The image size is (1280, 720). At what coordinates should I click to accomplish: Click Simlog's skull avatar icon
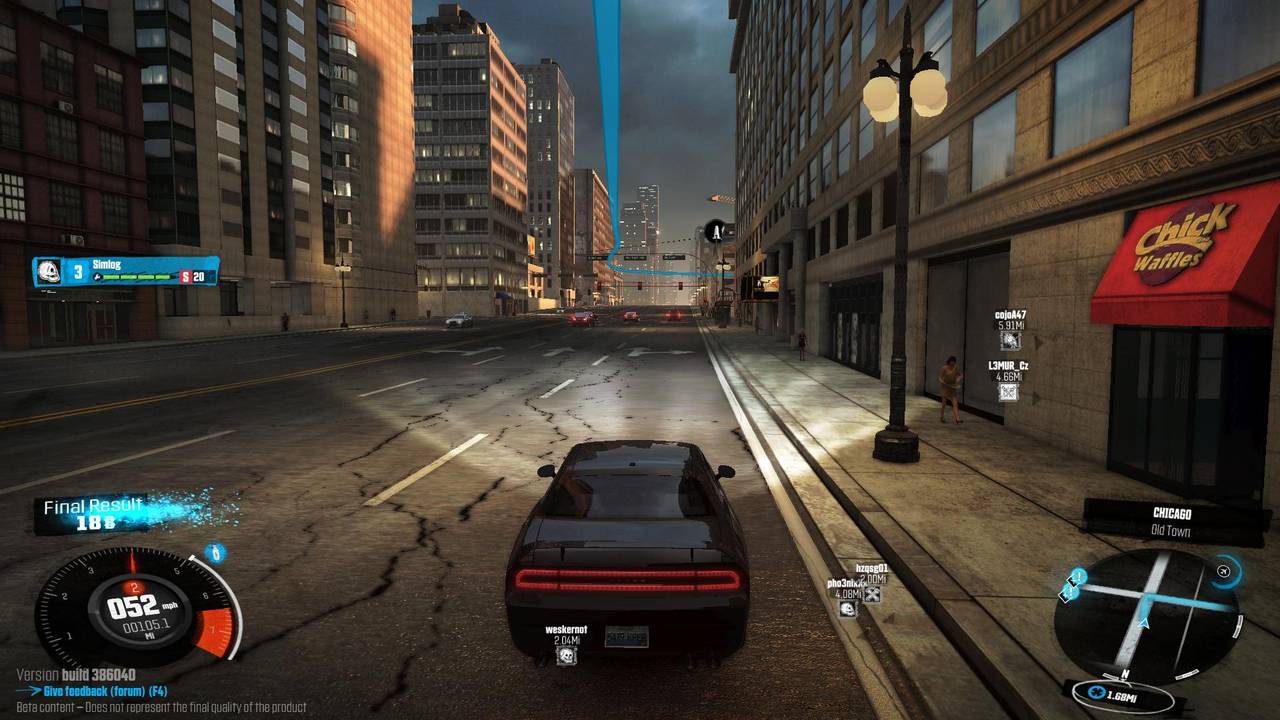(47, 271)
